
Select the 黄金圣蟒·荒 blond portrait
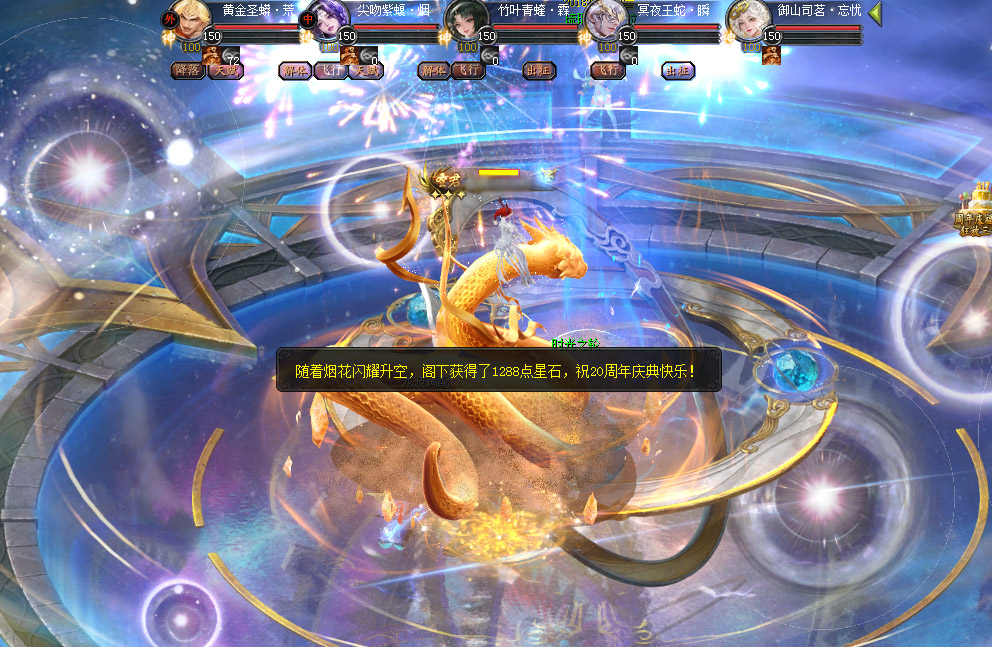[188, 20]
